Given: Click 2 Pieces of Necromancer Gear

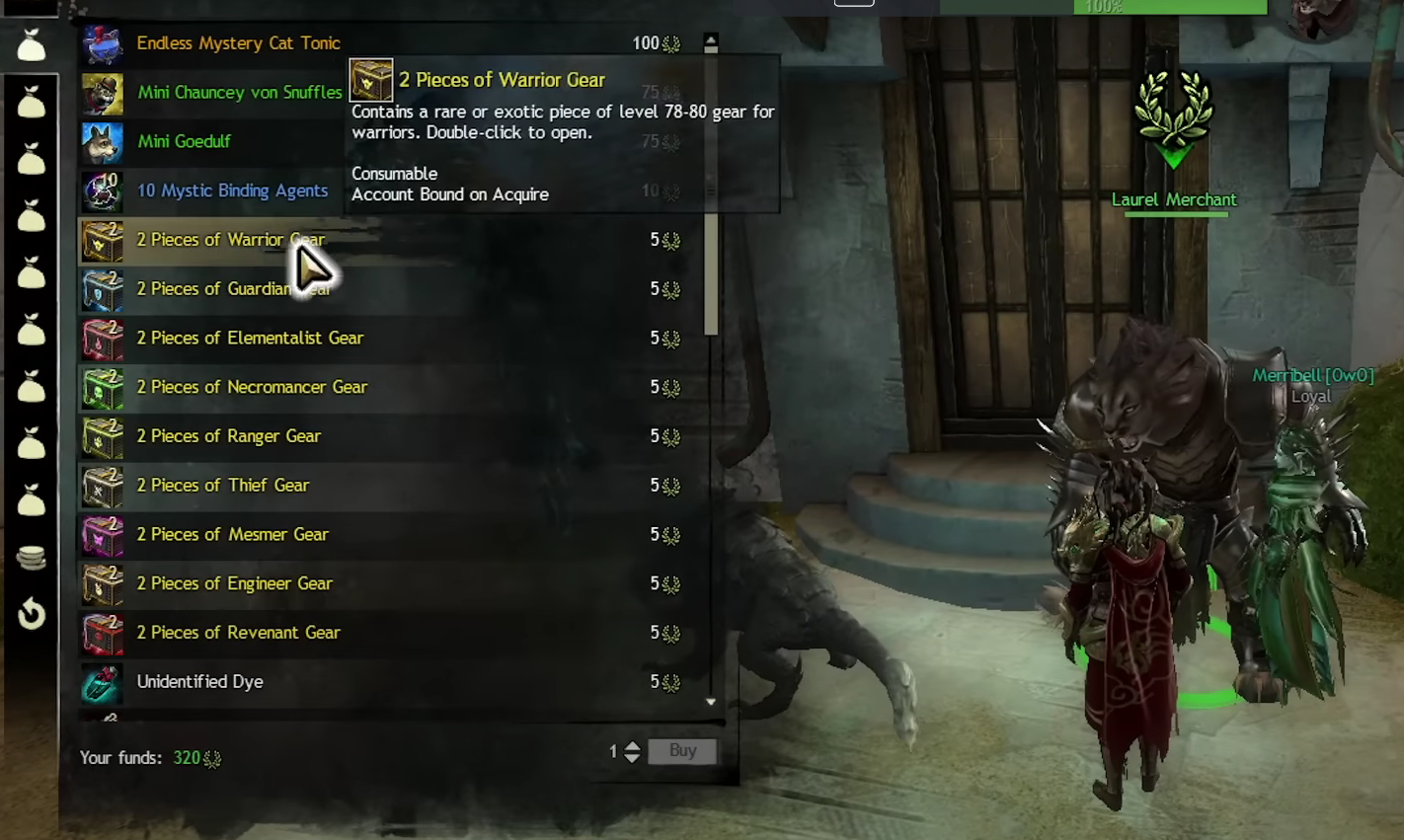Looking at the screenshot, I should [252, 387].
